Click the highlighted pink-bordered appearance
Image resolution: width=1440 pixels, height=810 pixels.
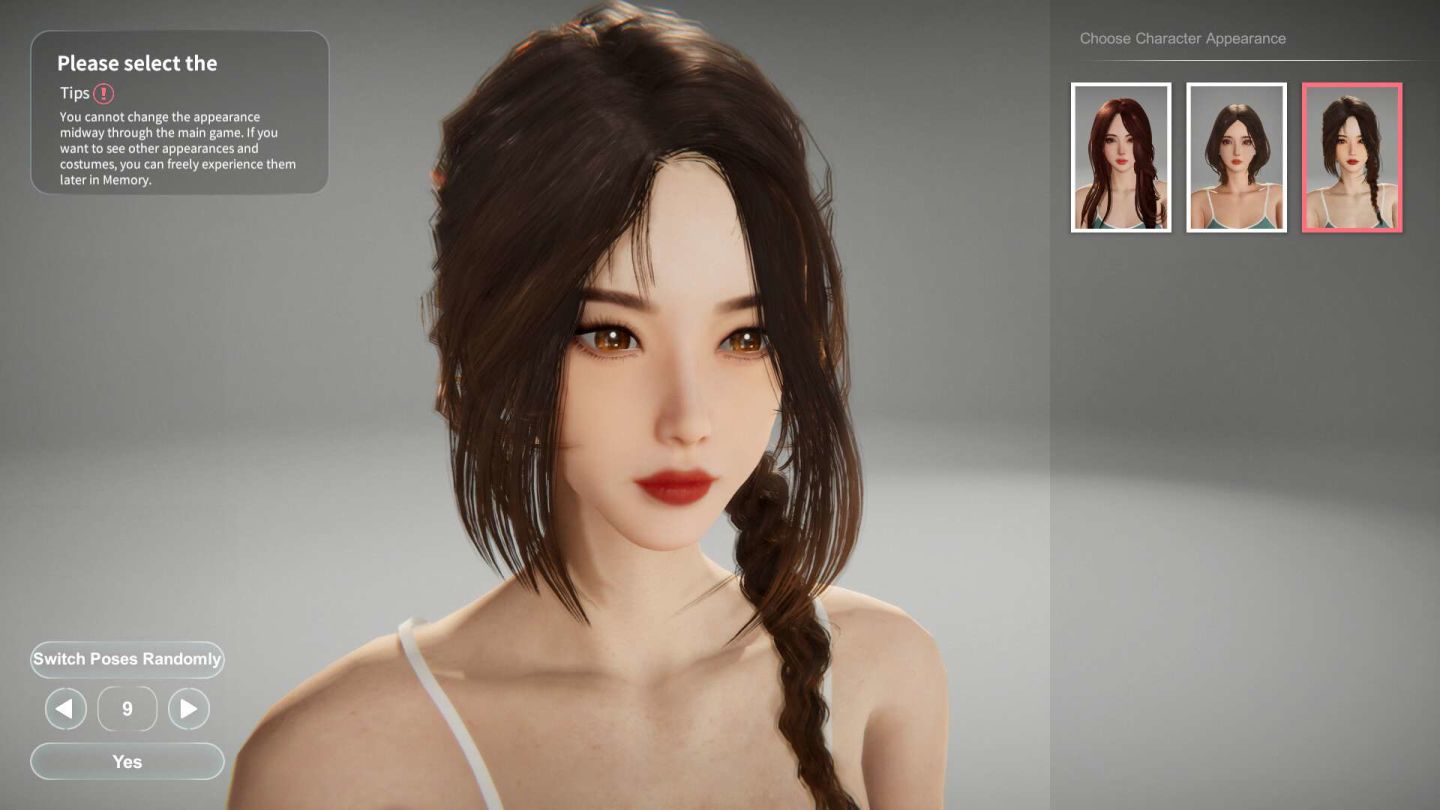click(1352, 156)
